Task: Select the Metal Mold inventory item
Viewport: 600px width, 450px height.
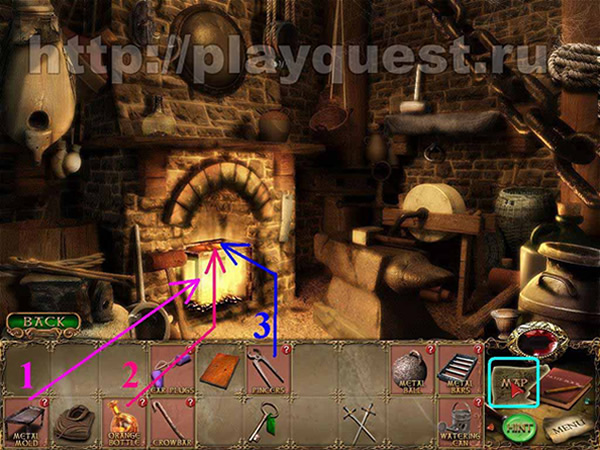Action: point(25,421)
